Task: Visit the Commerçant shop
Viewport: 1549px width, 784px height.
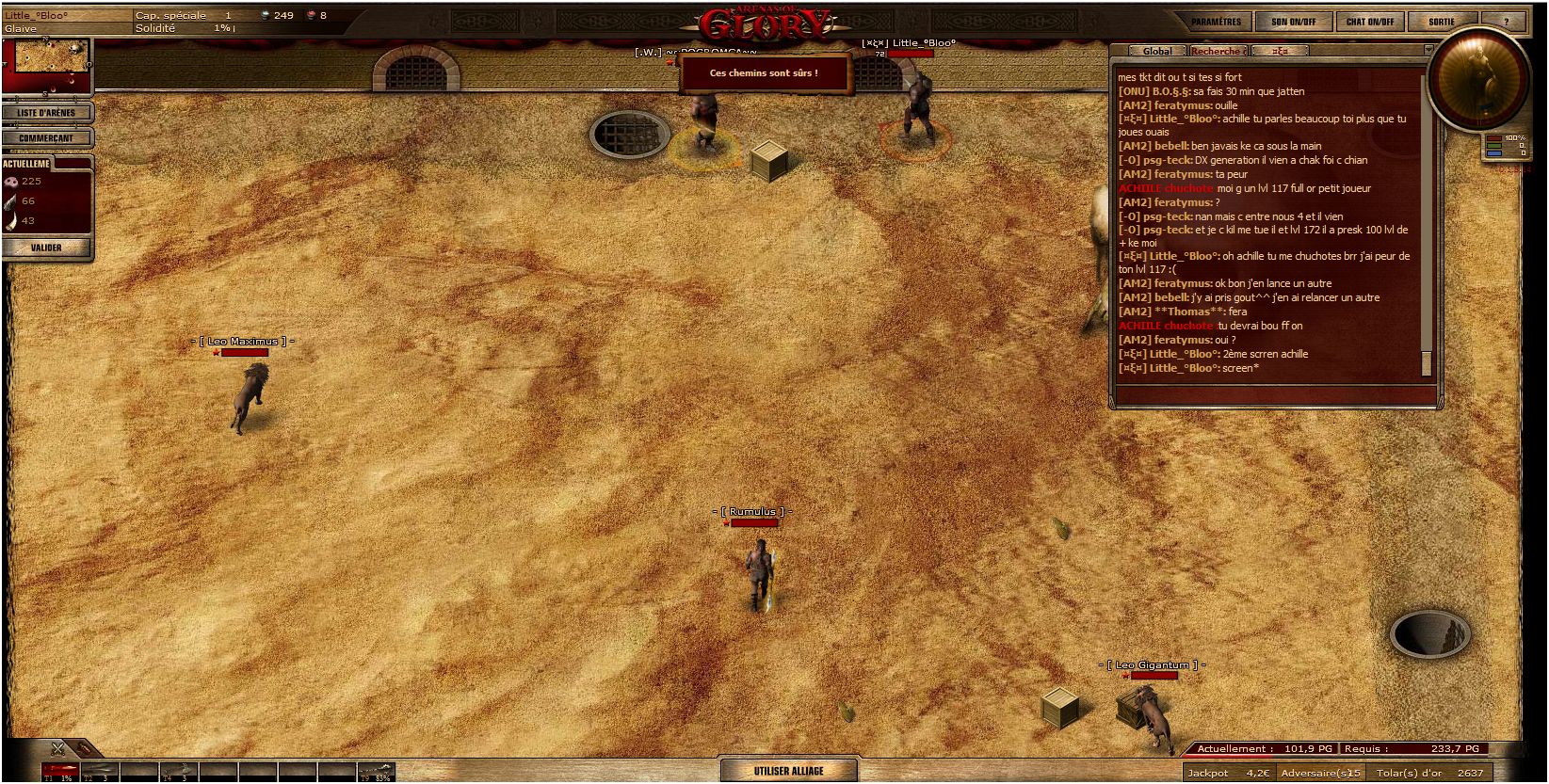Action: 46,138
